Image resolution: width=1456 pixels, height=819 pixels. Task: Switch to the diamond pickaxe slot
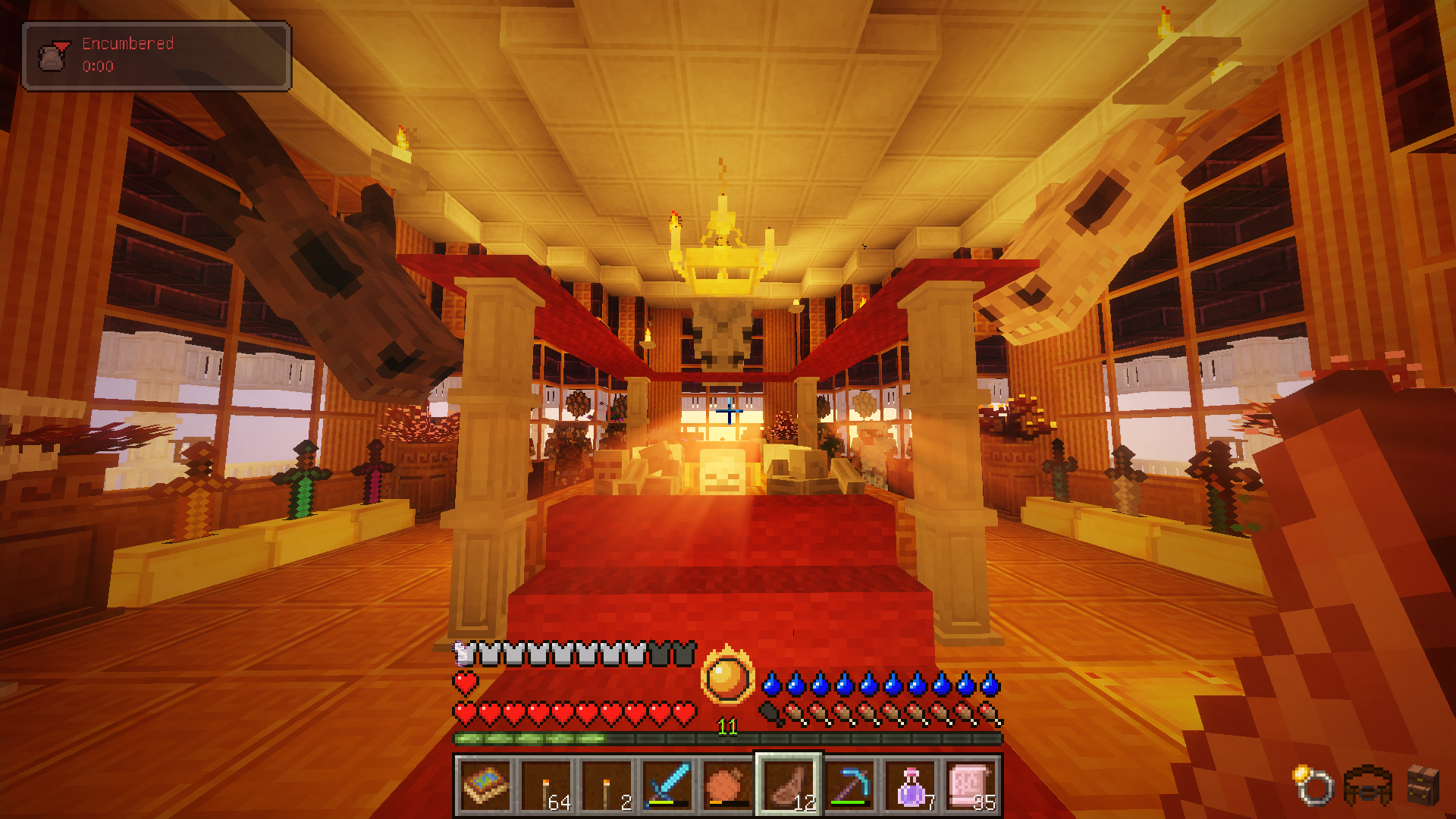click(849, 786)
